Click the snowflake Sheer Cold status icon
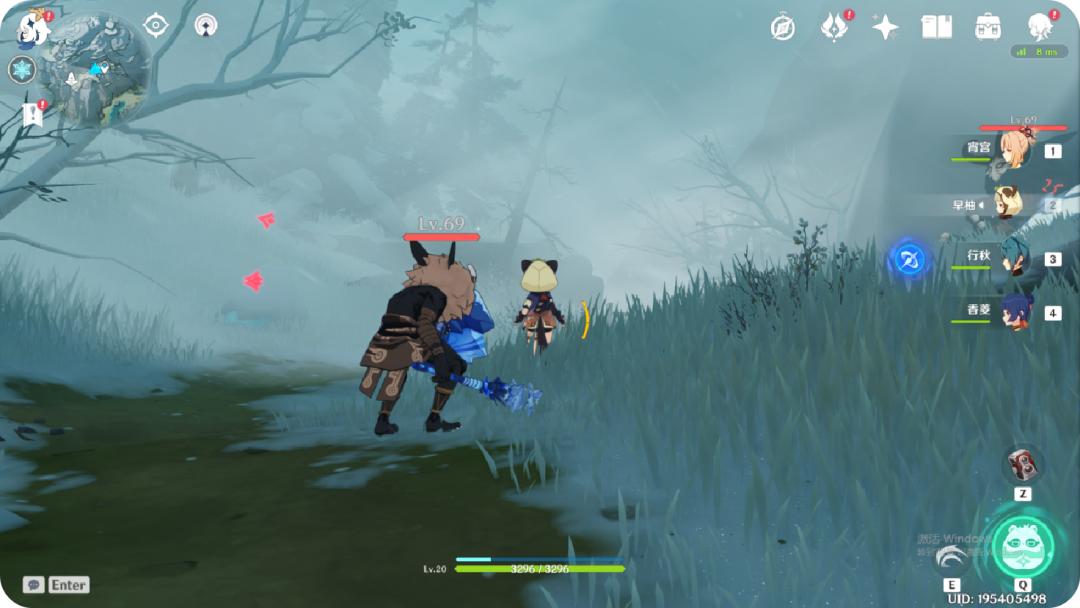The width and height of the screenshot is (1080, 608). pos(22,70)
